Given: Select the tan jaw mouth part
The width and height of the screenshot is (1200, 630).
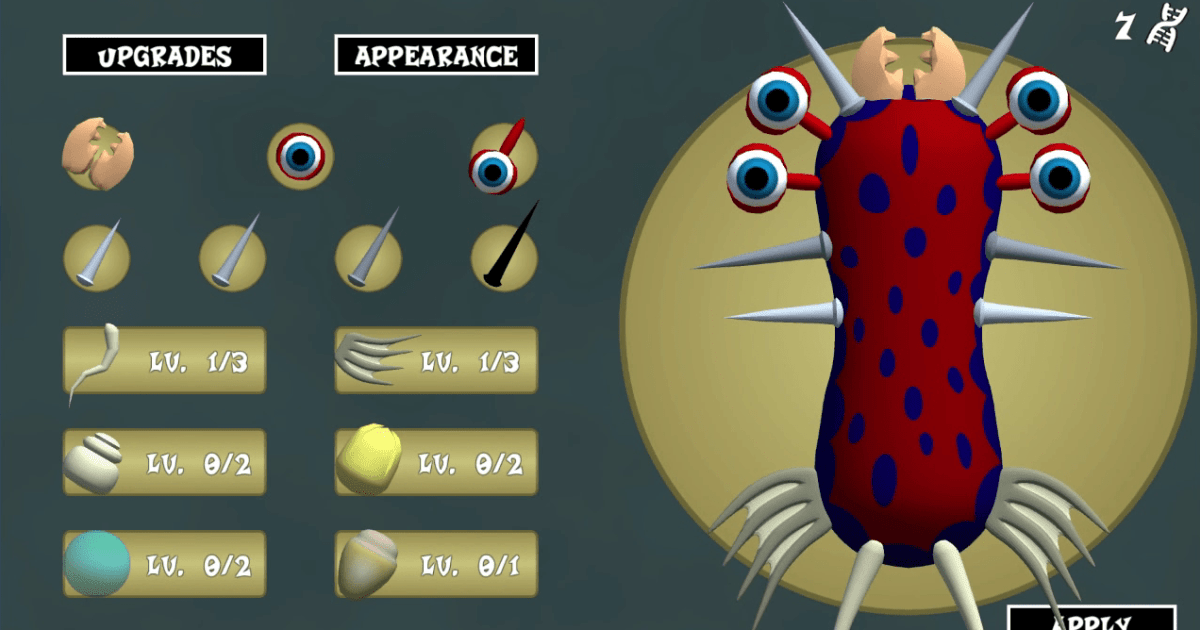Looking at the screenshot, I should click(98, 154).
